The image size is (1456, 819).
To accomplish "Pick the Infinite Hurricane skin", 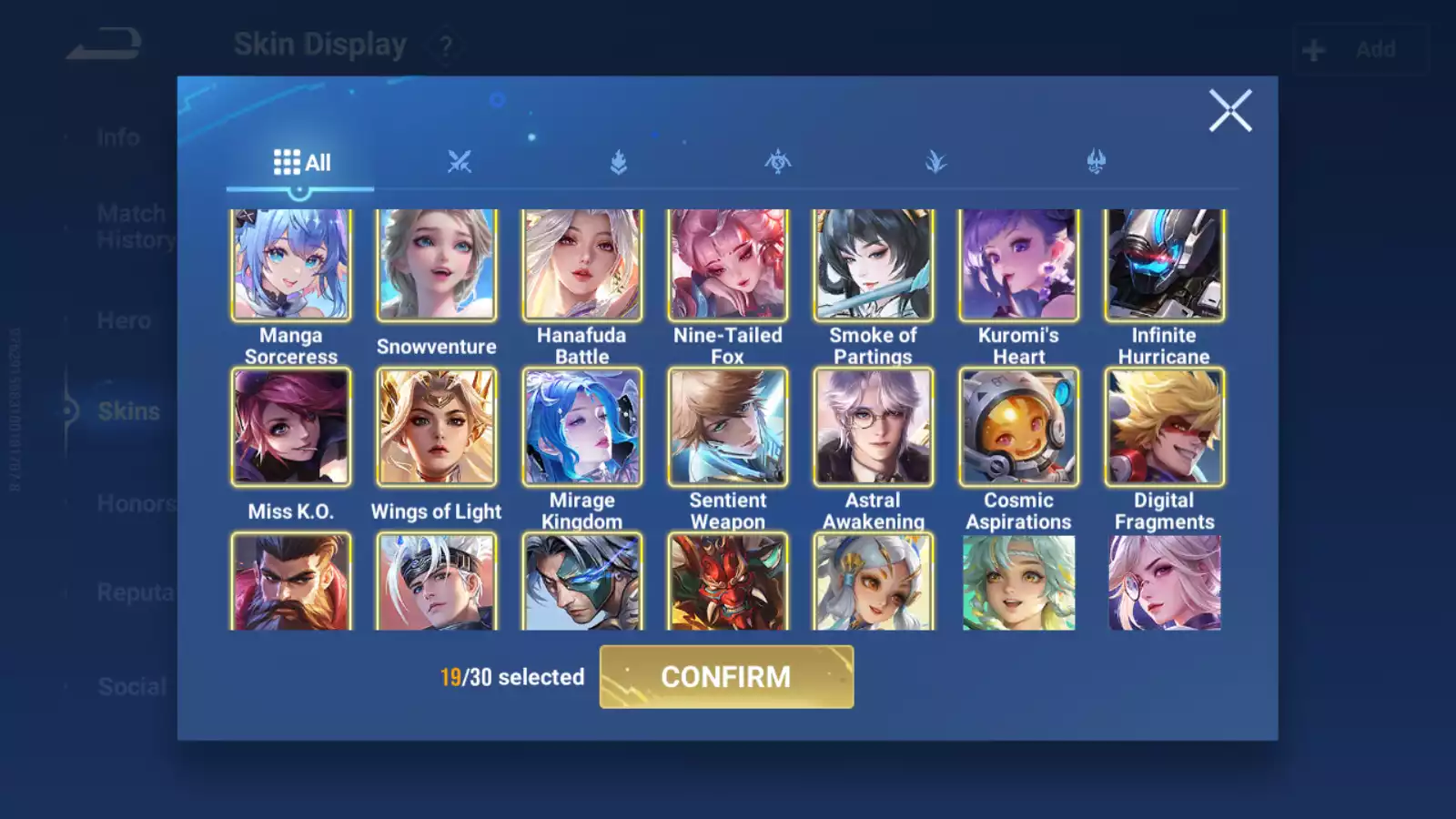I will (x=1165, y=265).
